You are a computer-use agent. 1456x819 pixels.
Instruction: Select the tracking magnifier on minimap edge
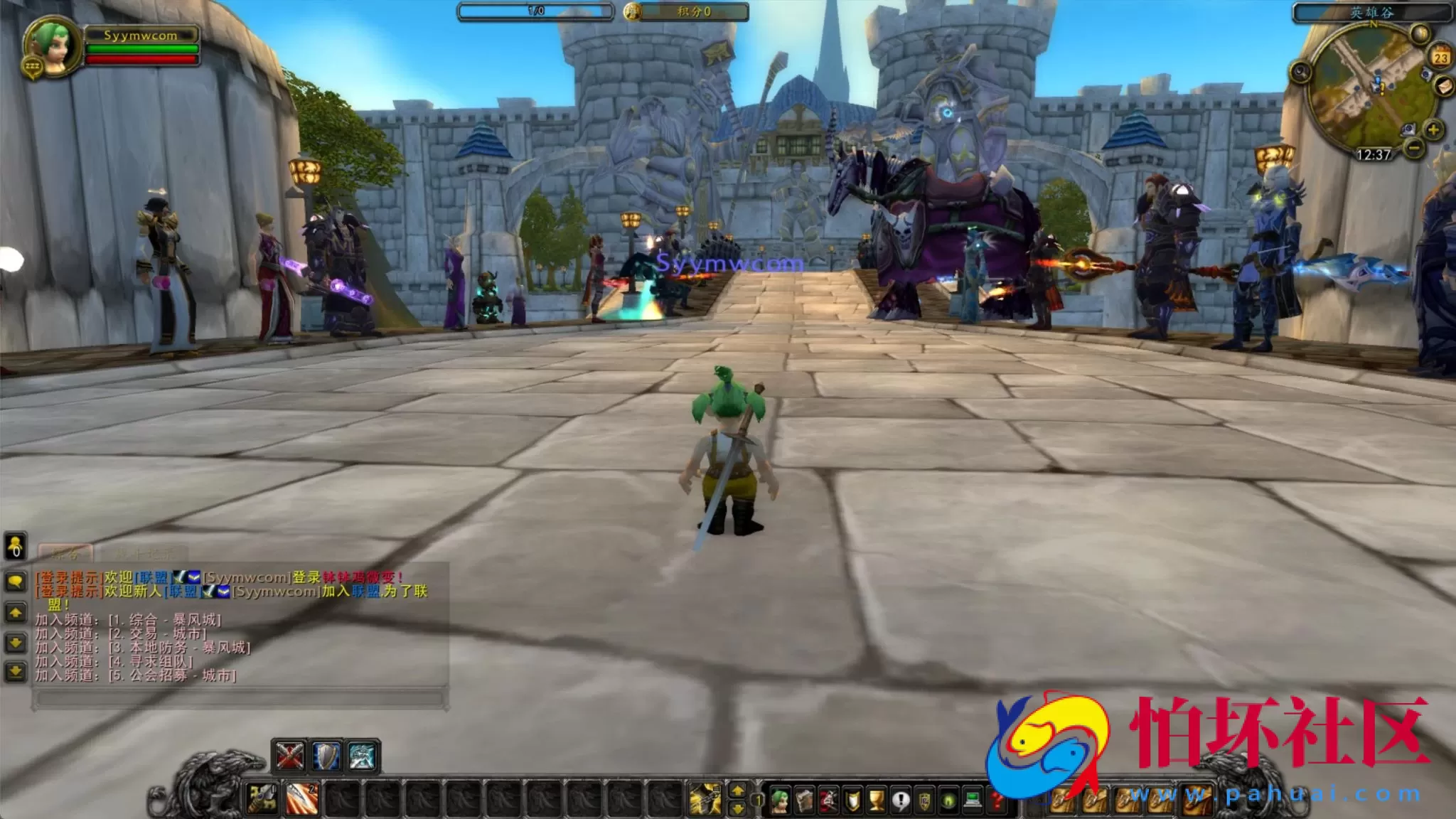tap(1300, 71)
